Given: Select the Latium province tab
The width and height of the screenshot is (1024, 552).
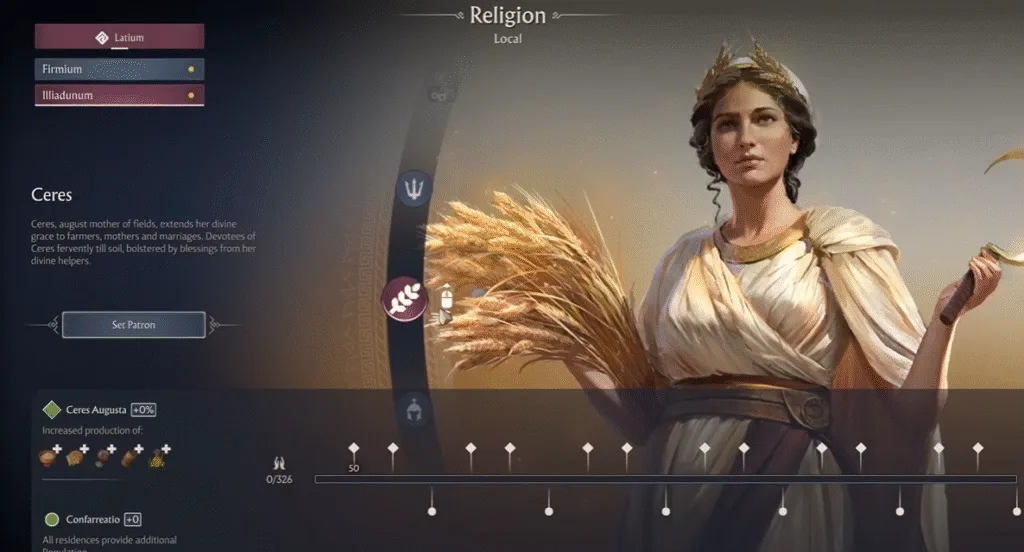Looking at the screenshot, I should [119, 38].
